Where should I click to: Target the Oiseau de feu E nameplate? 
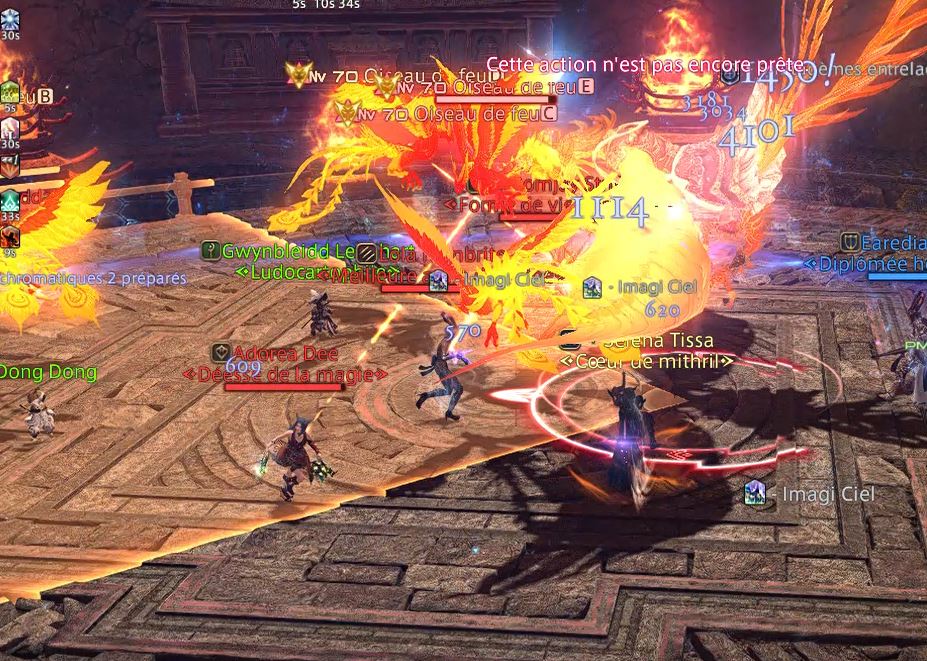tap(500, 88)
